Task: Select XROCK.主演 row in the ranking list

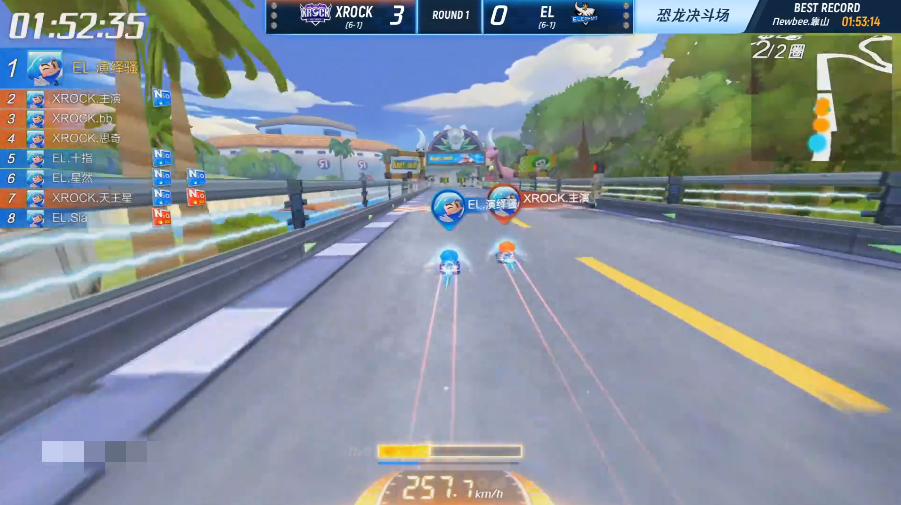Action: tap(86, 99)
